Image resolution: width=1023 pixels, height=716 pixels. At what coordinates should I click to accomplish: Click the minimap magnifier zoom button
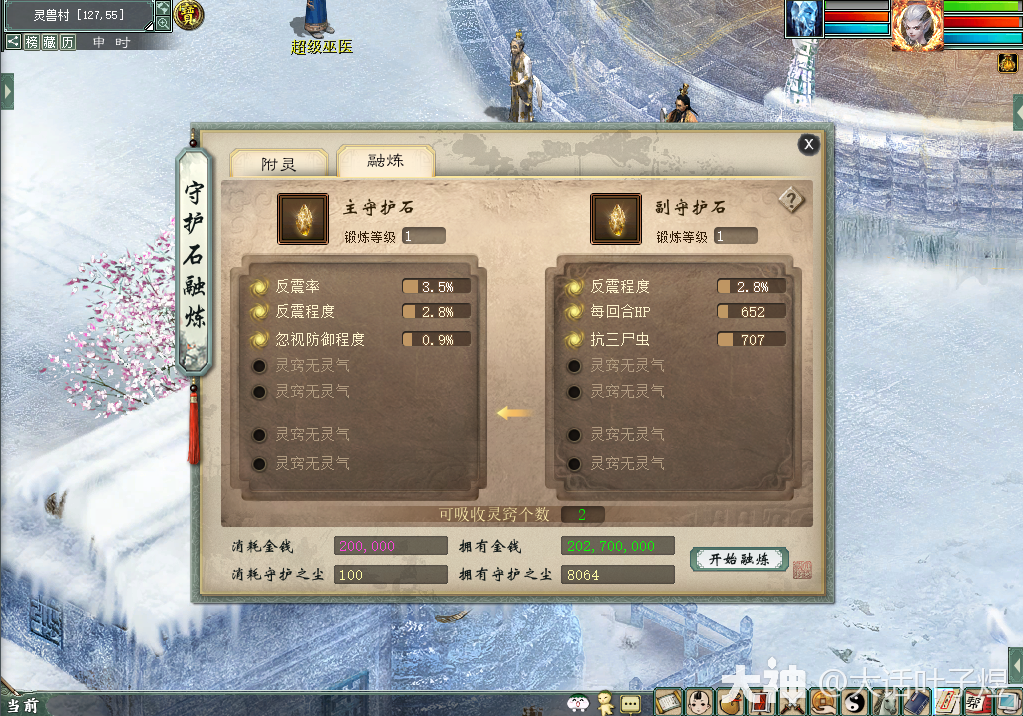pos(163,23)
